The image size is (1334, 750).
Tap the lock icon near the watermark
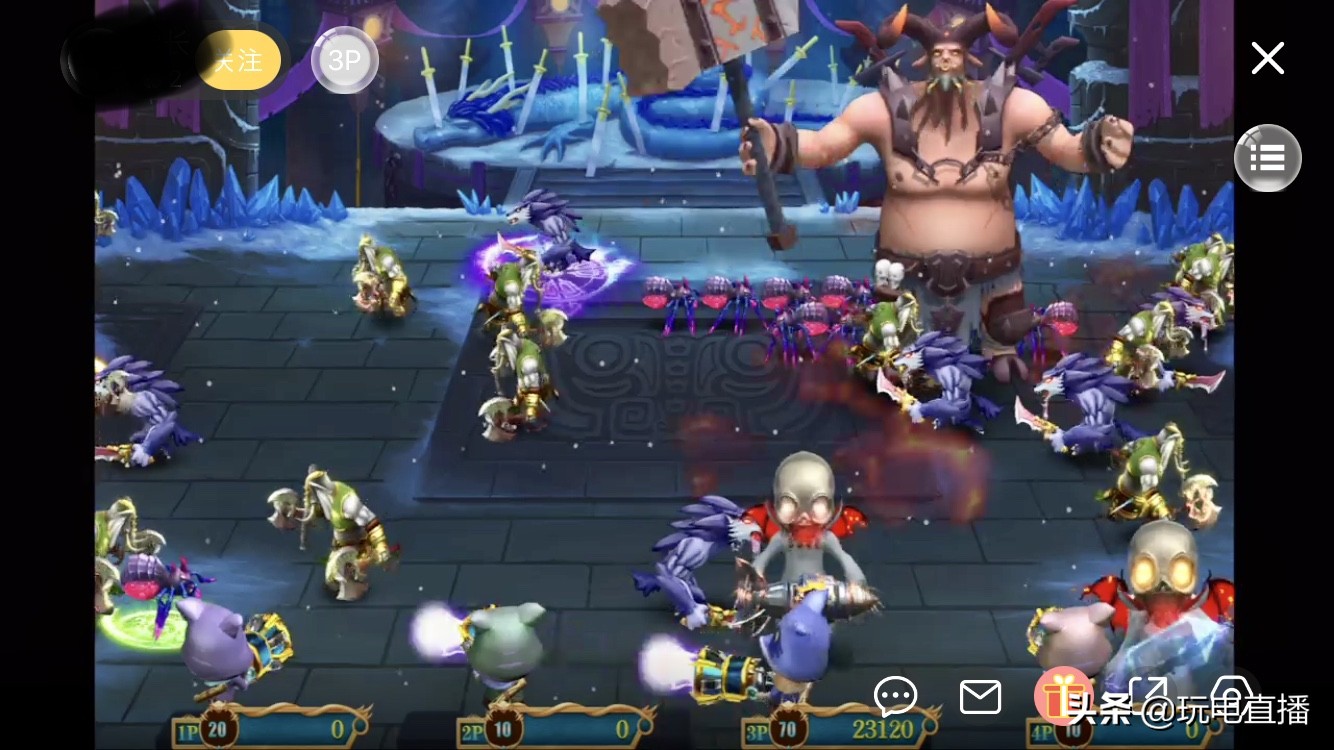coord(1232,697)
